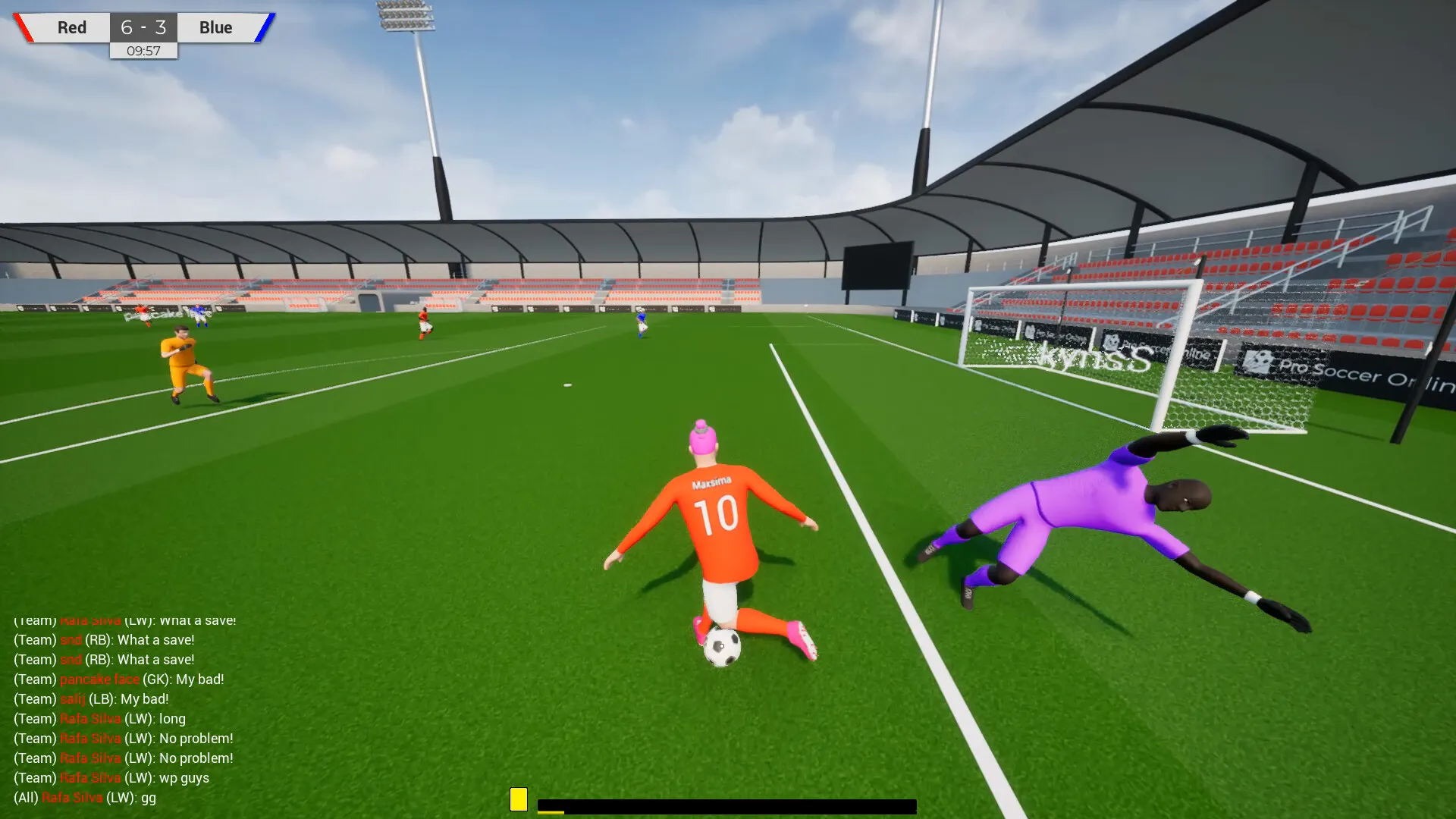Click the 6 - 3 score display
Viewport: 1456px width, 819px height.
pos(143,27)
